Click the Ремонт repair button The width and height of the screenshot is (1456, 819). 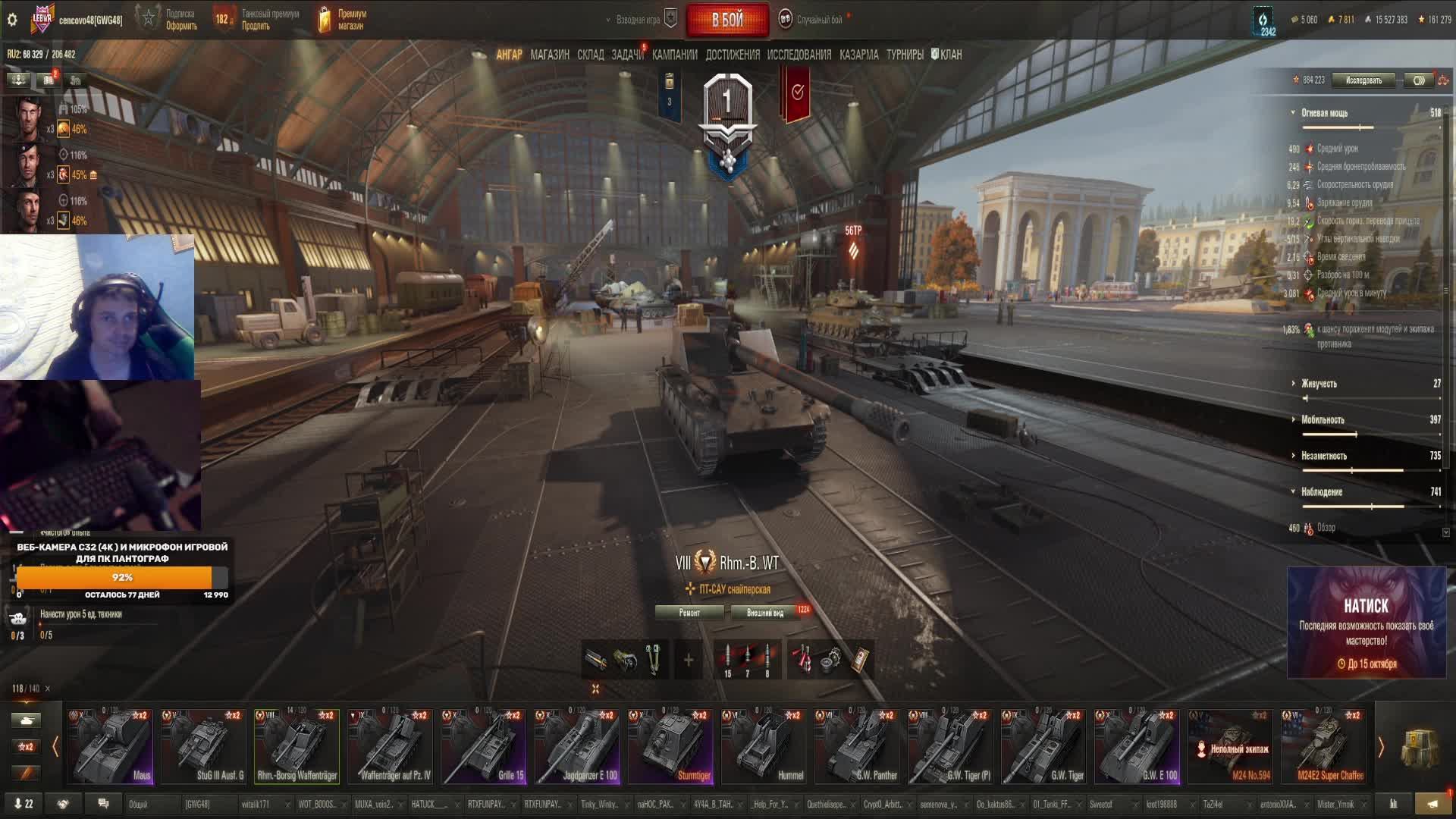[689, 613]
